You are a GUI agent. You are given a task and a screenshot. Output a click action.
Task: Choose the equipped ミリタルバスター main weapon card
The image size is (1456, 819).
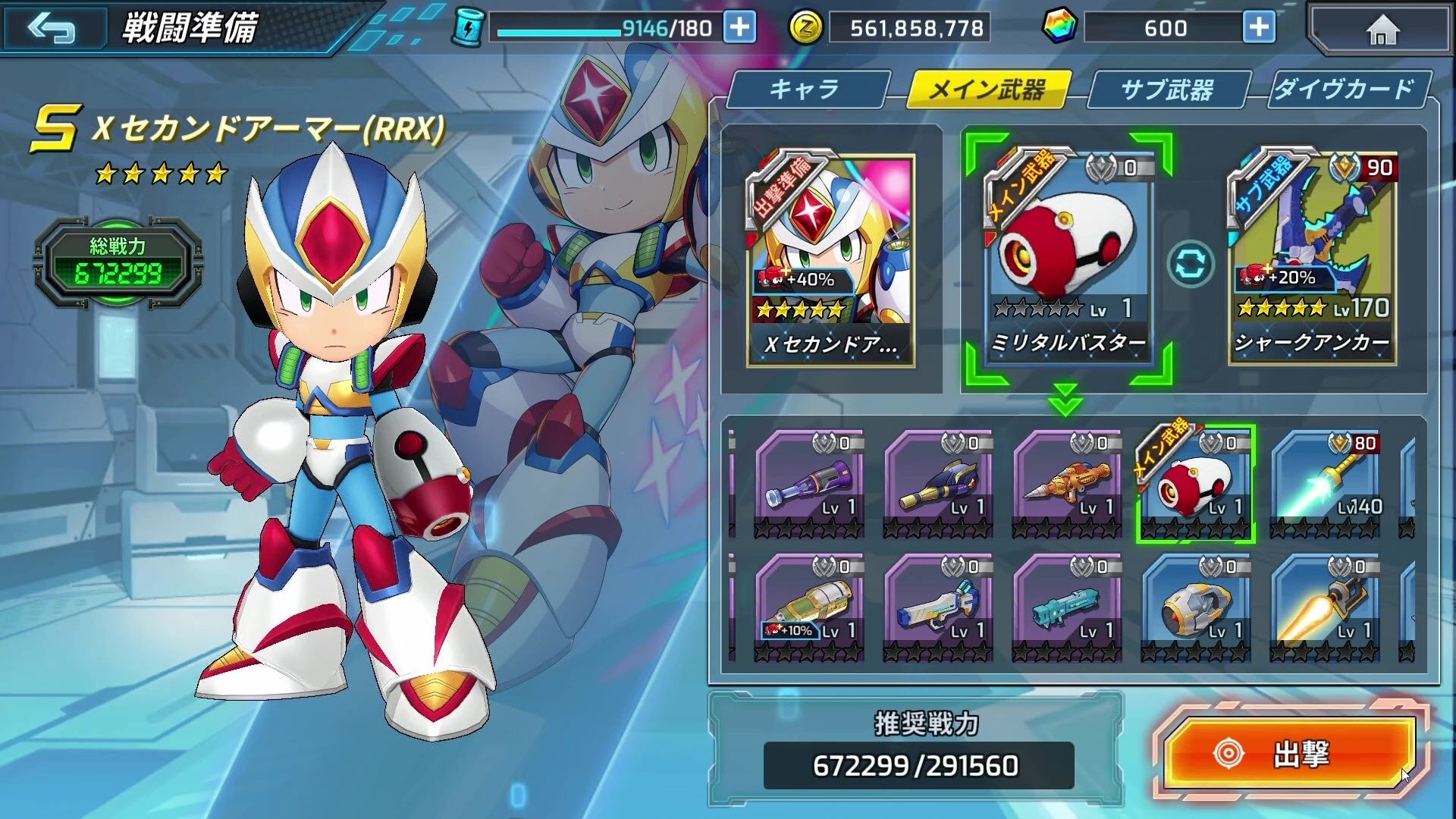point(1067,258)
